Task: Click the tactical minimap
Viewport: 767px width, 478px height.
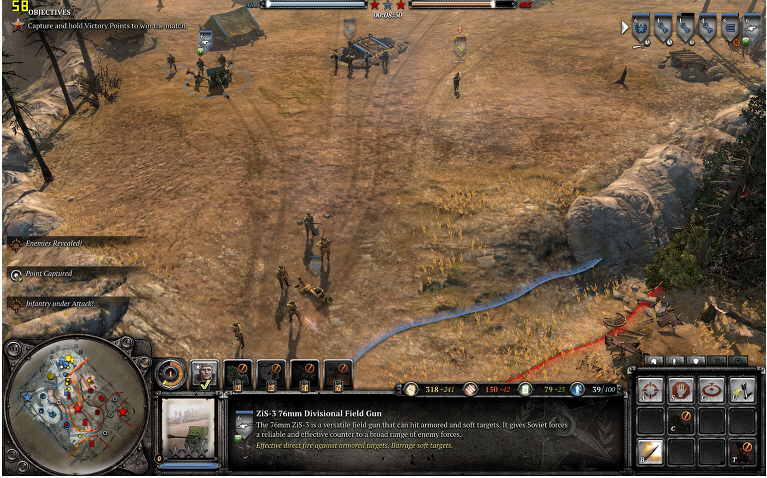Action: 64,405
